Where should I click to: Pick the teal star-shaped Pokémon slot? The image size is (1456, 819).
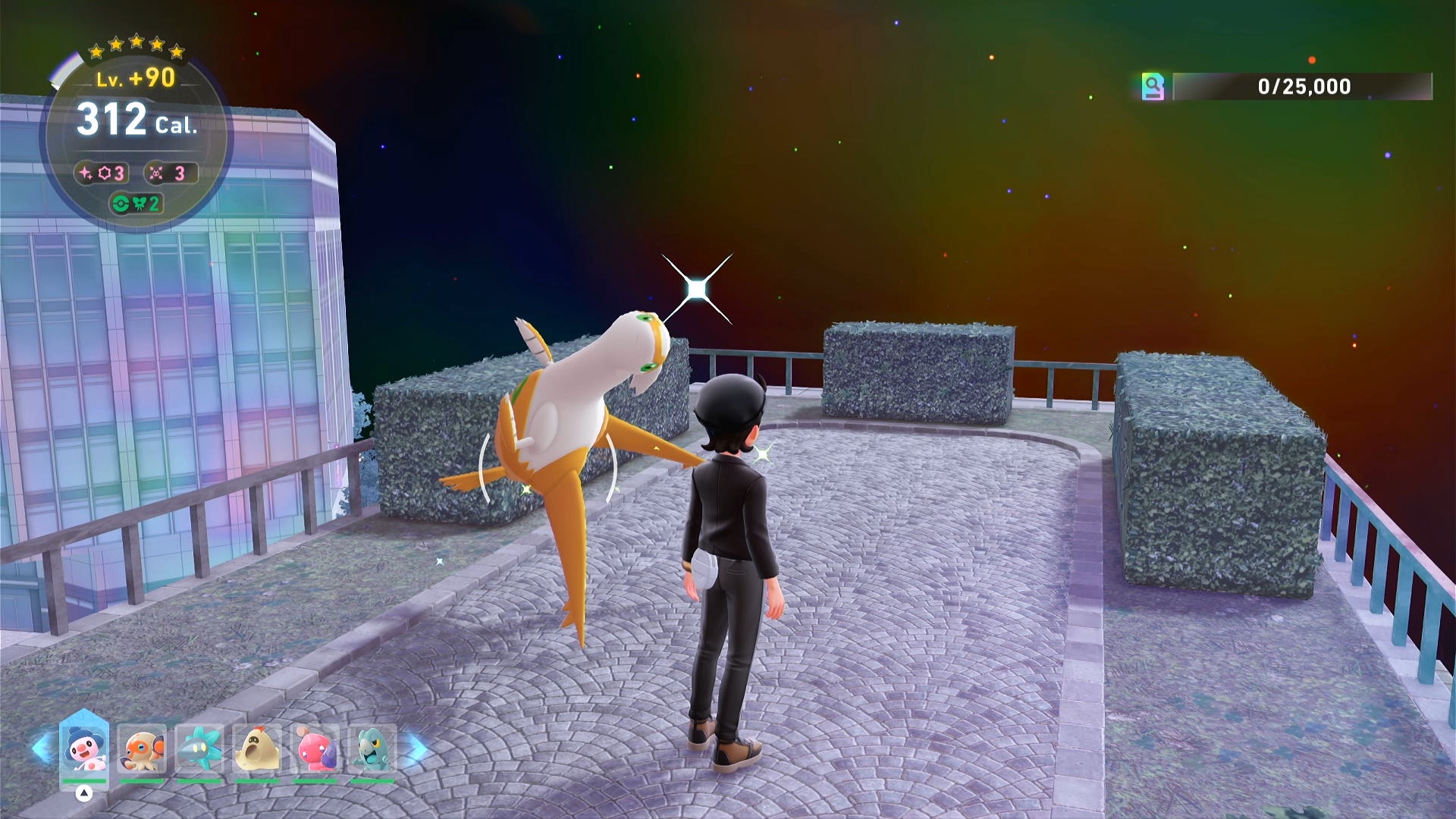pos(199,749)
